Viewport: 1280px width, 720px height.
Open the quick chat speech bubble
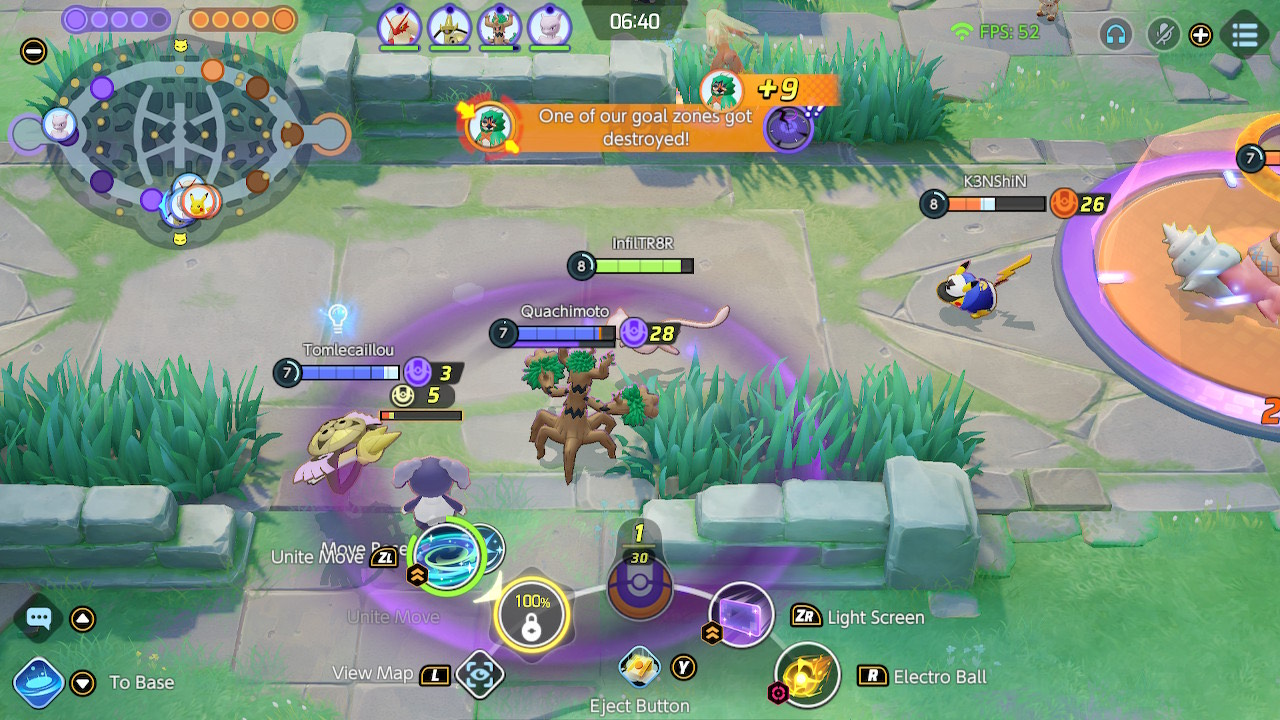coord(39,619)
